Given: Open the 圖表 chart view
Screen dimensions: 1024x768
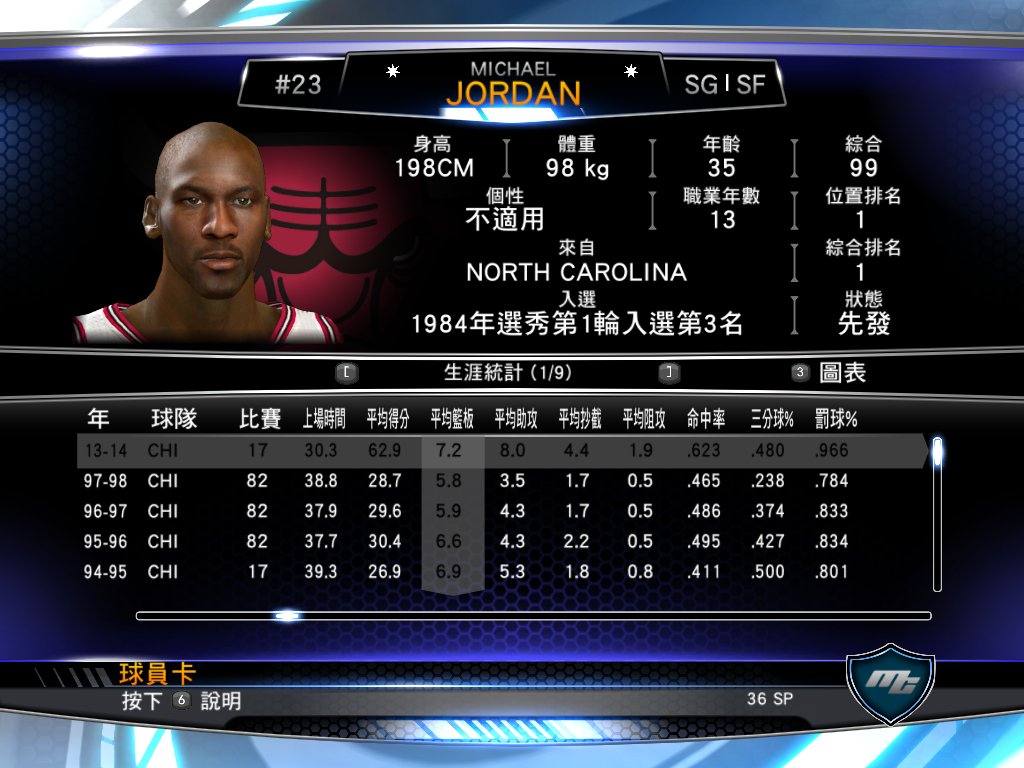Looking at the screenshot, I should click(841, 373).
